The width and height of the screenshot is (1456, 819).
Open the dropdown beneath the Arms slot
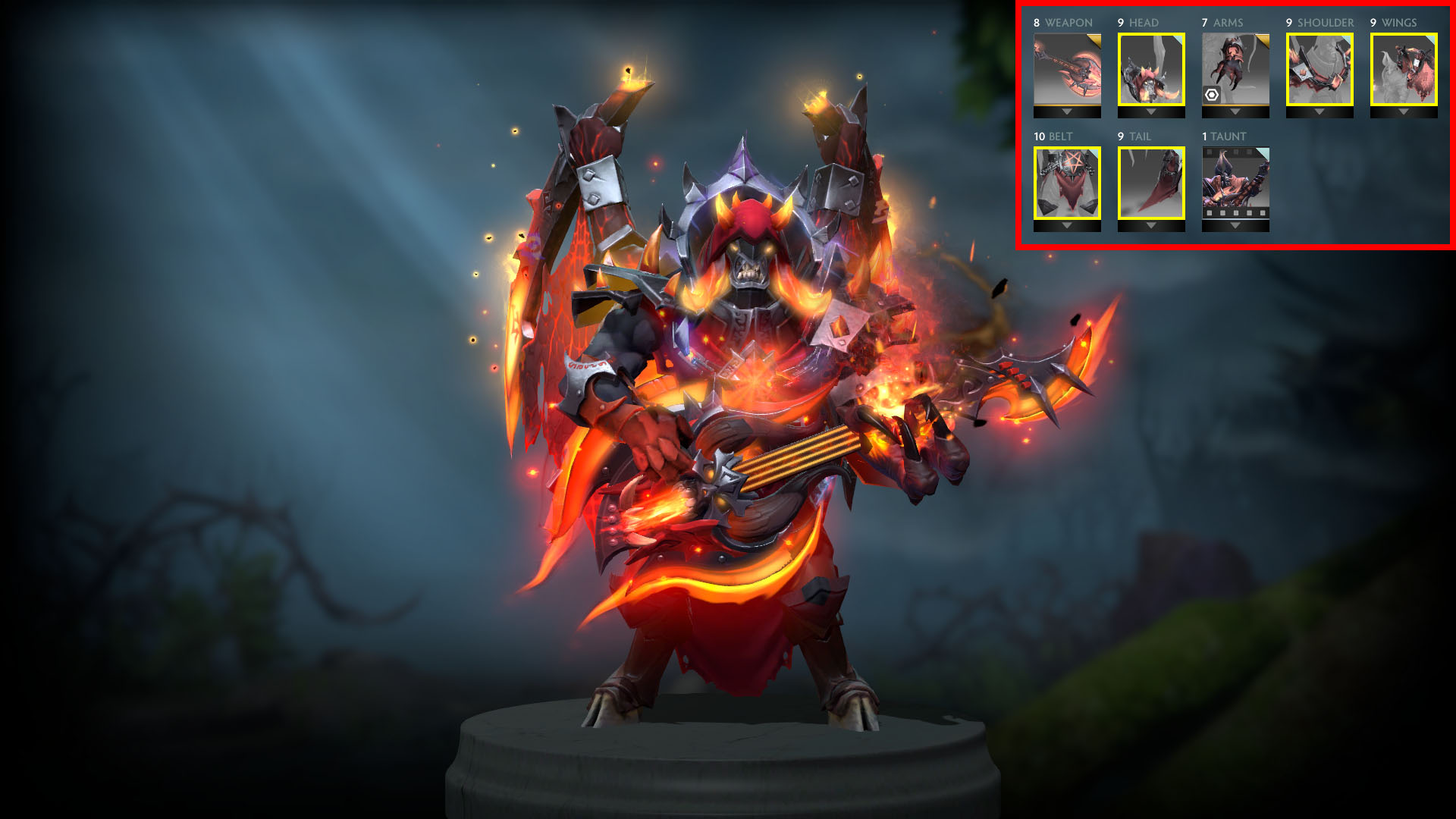[x=1235, y=112]
